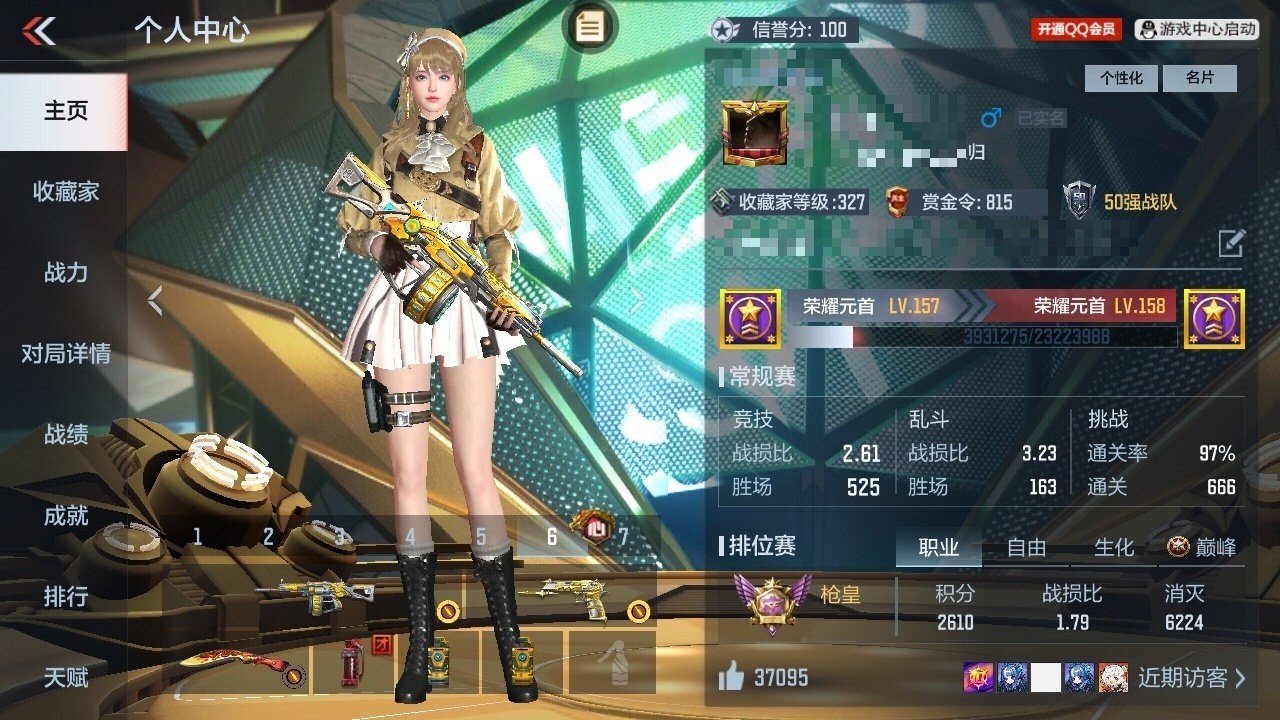This screenshot has width=1280, height=720.
Task: Open the 名片 name card button
Action: coord(1200,78)
